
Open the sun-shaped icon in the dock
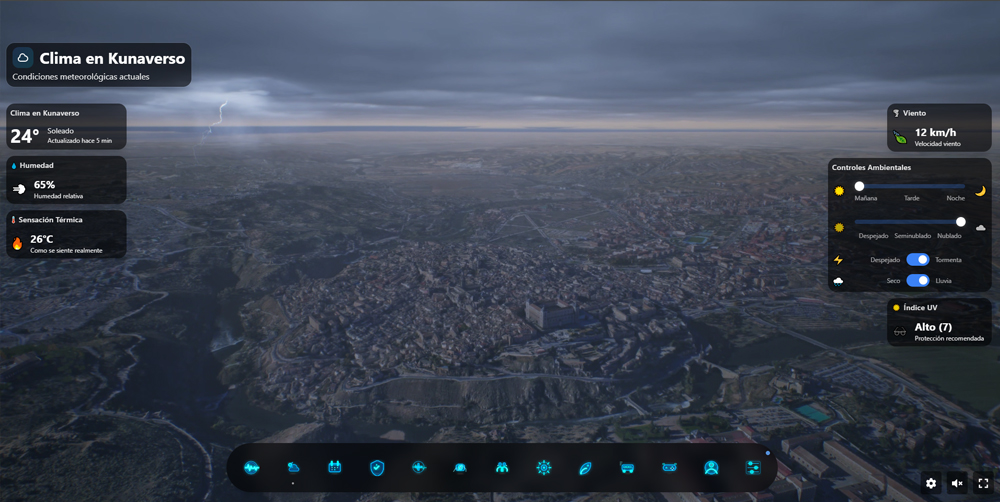[544, 467]
